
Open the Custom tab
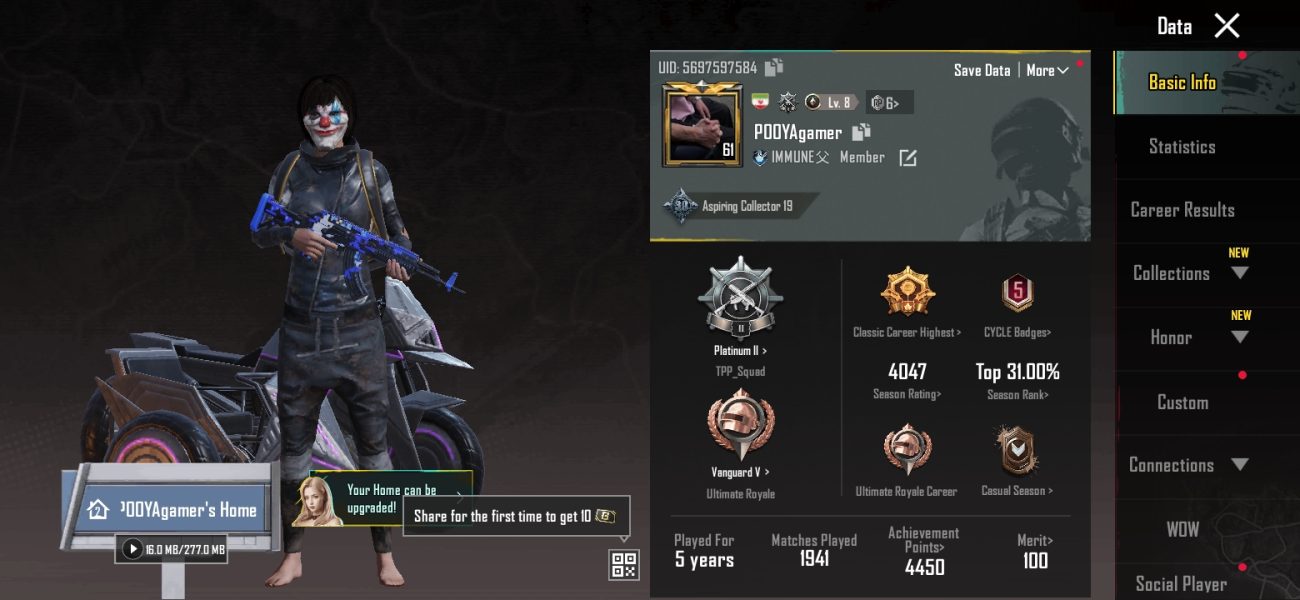pyautogui.click(x=1182, y=402)
